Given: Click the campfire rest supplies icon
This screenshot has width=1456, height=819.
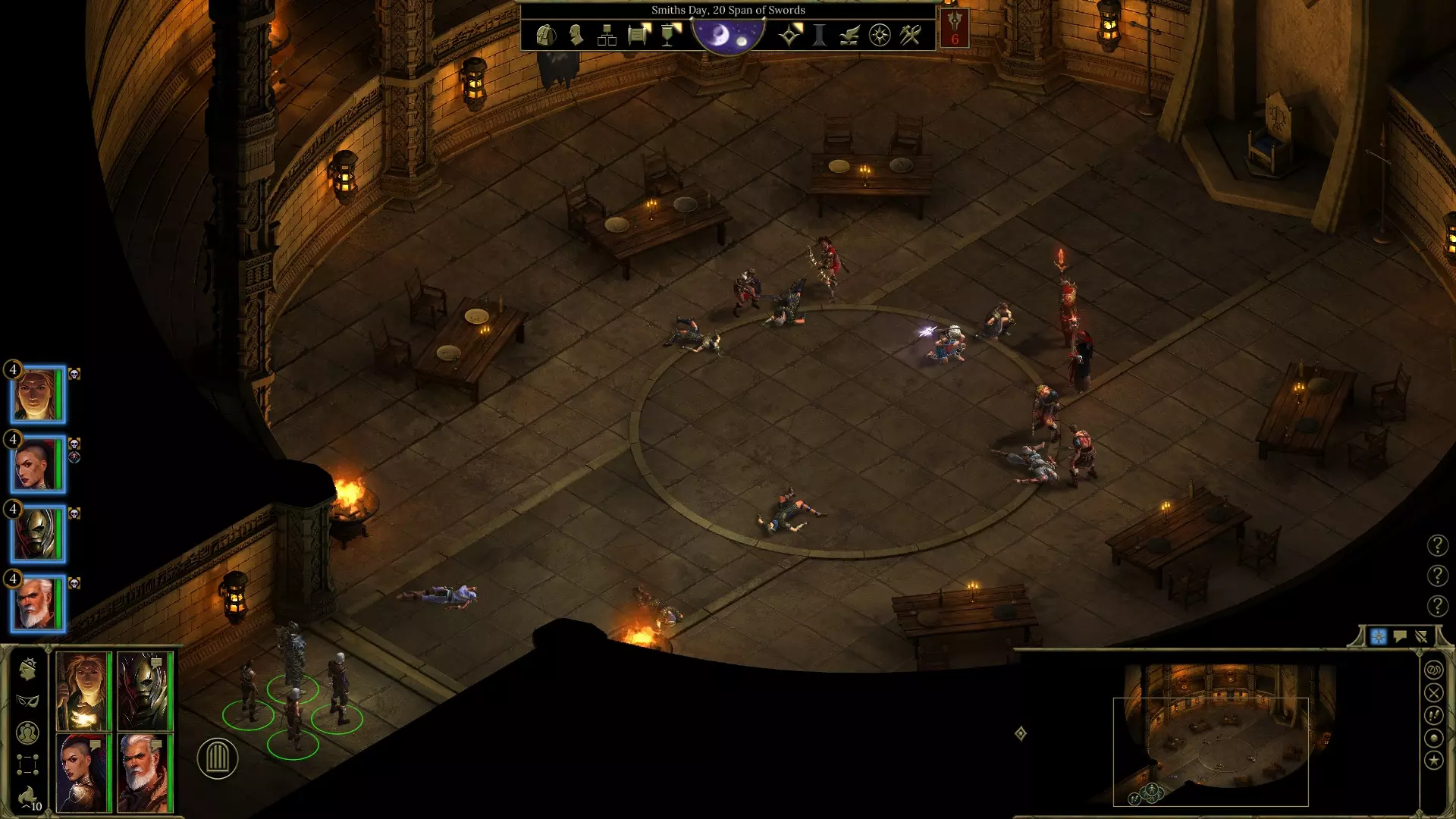Looking at the screenshot, I should (27, 798).
